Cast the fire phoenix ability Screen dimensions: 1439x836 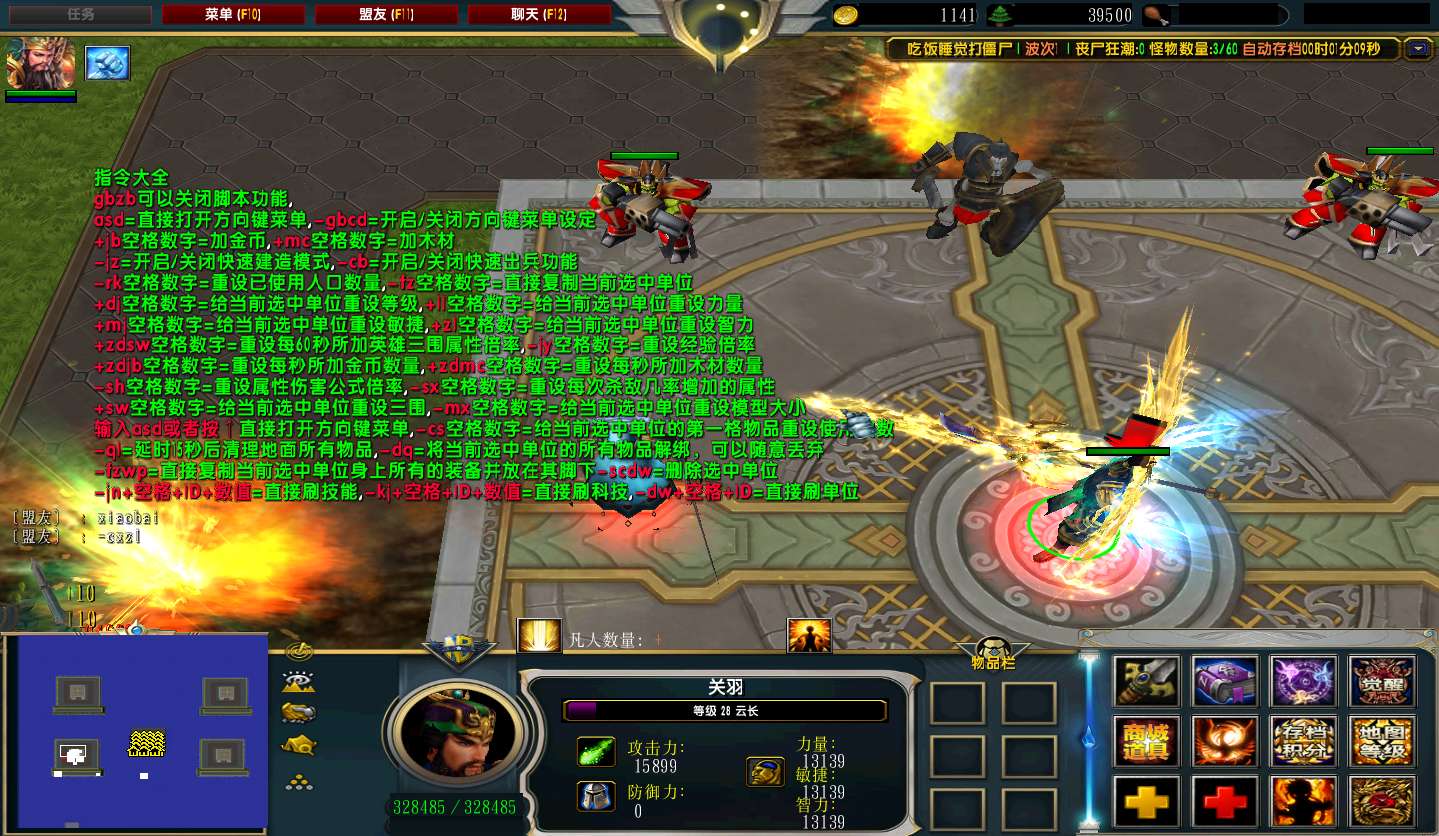click(1225, 741)
